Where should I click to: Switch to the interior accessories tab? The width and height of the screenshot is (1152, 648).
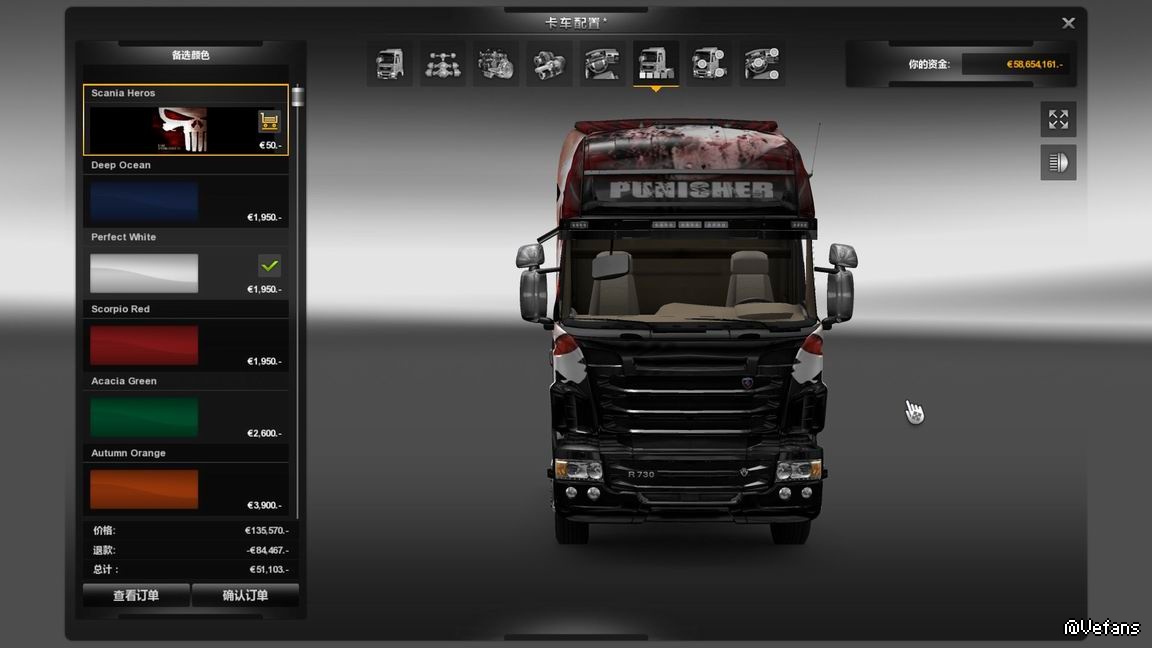[762, 64]
